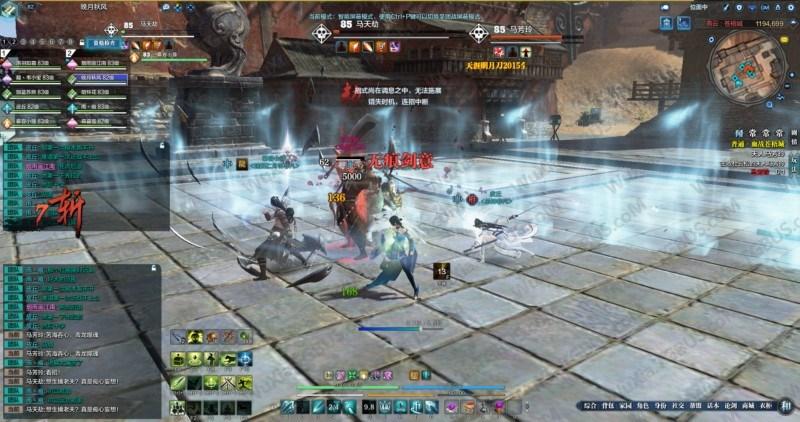
Task: Activate the skill showing 9.8 cooldown
Action: point(369,406)
